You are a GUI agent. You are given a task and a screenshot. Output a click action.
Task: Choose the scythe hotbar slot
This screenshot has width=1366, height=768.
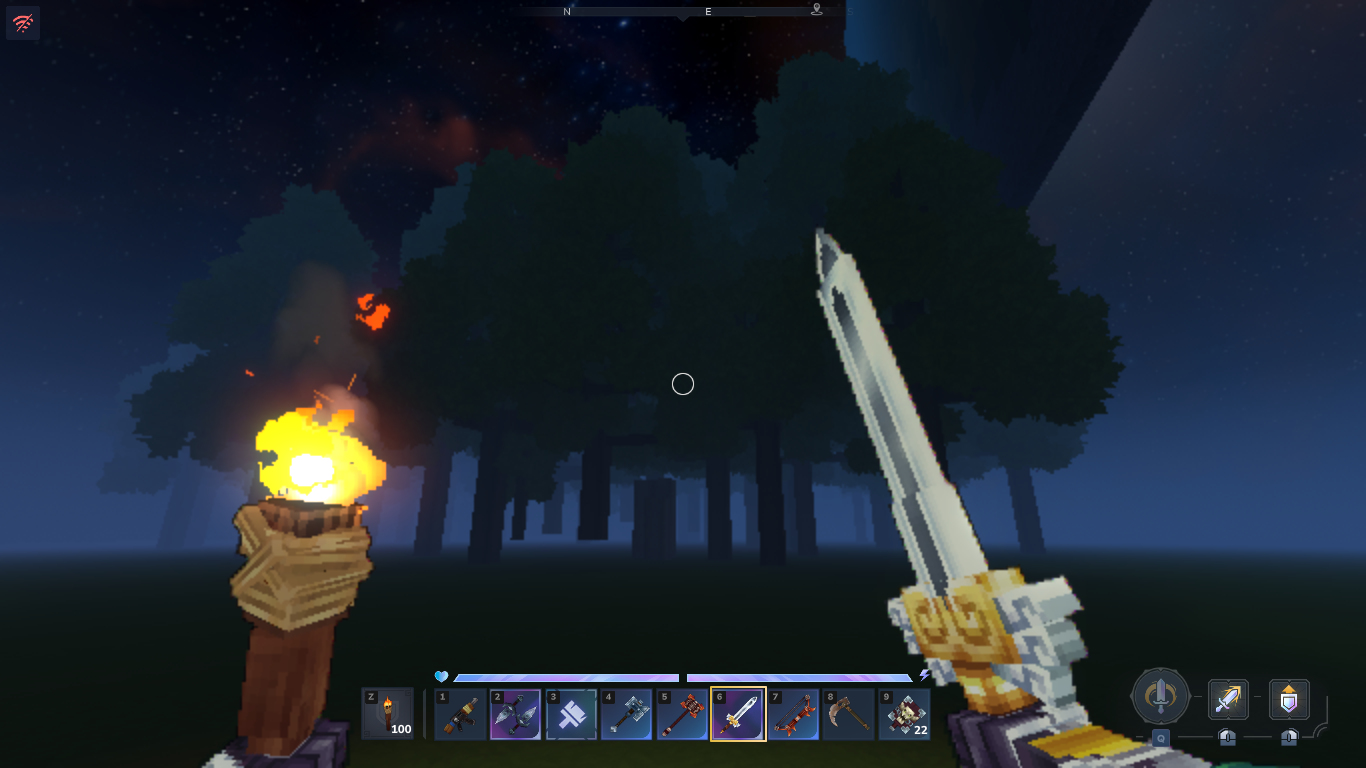[849, 714]
